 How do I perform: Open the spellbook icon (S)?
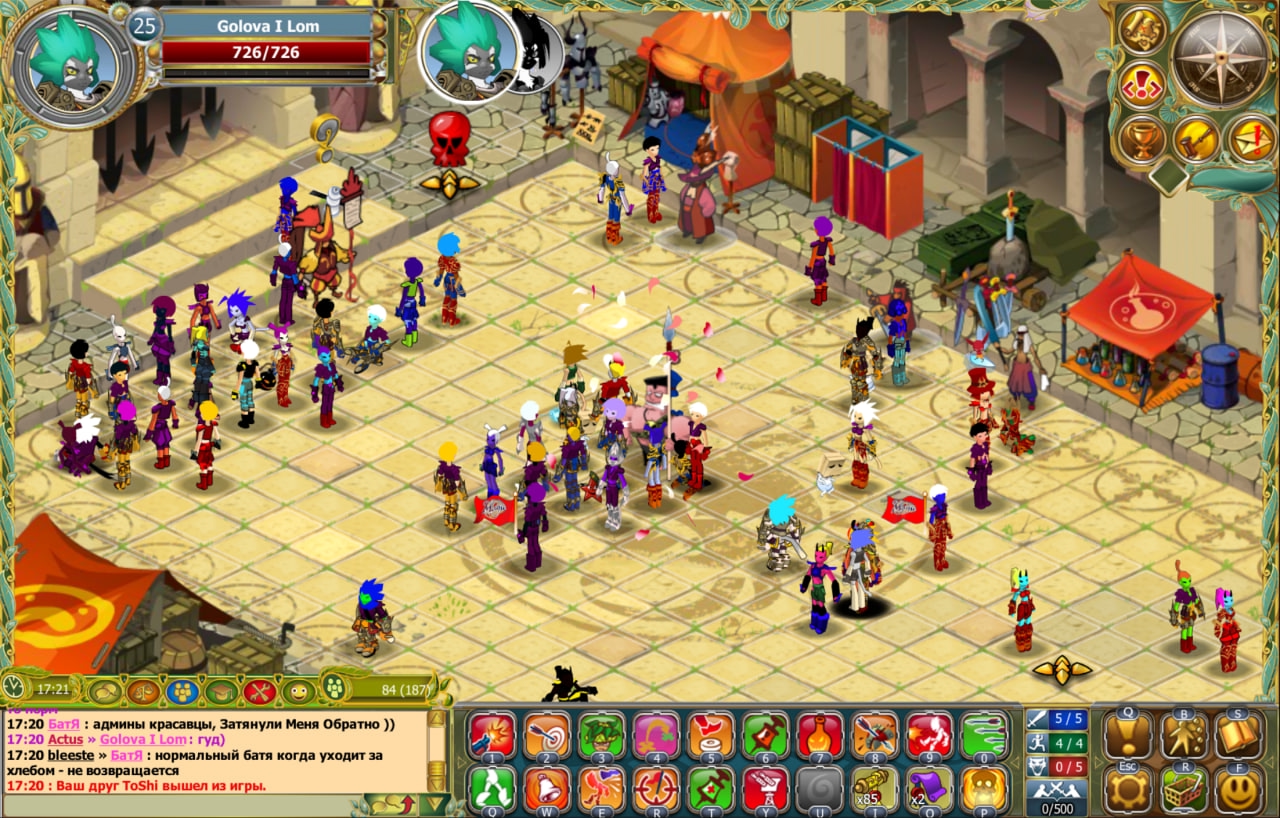tap(1238, 733)
